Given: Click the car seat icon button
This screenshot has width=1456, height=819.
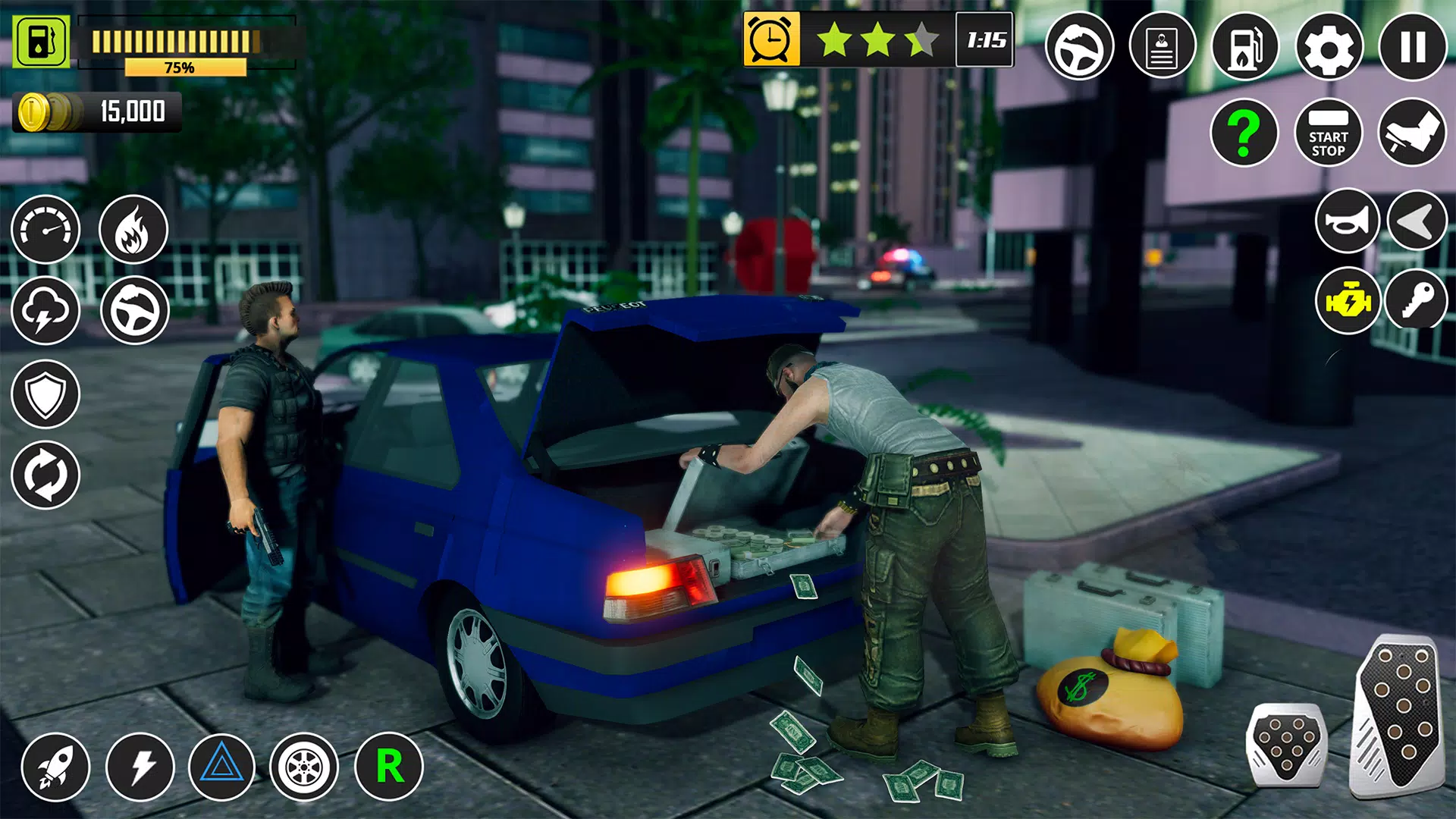Looking at the screenshot, I should tap(1412, 133).
